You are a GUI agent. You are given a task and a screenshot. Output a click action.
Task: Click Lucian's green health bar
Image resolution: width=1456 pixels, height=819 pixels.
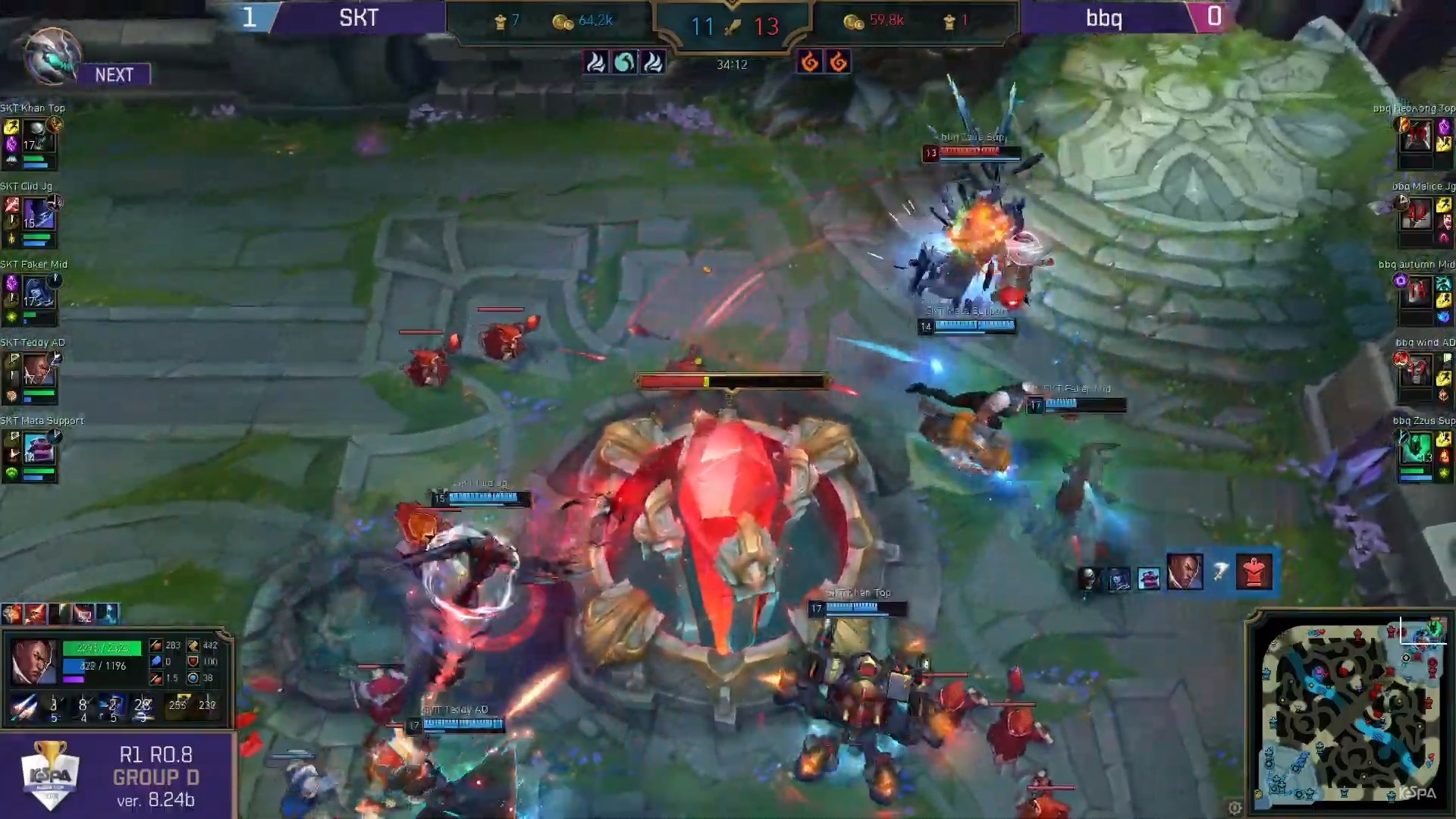[x=102, y=647]
